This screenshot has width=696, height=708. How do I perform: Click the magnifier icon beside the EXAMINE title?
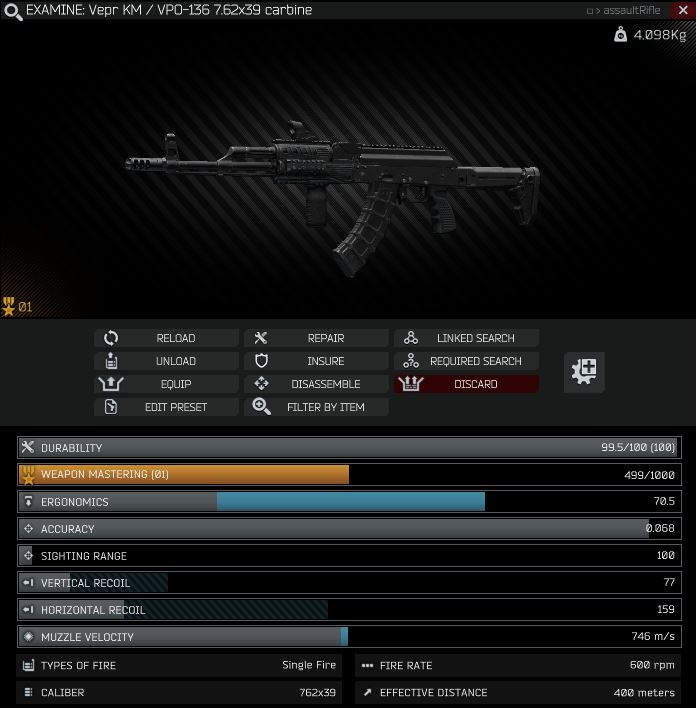(12, 11)
